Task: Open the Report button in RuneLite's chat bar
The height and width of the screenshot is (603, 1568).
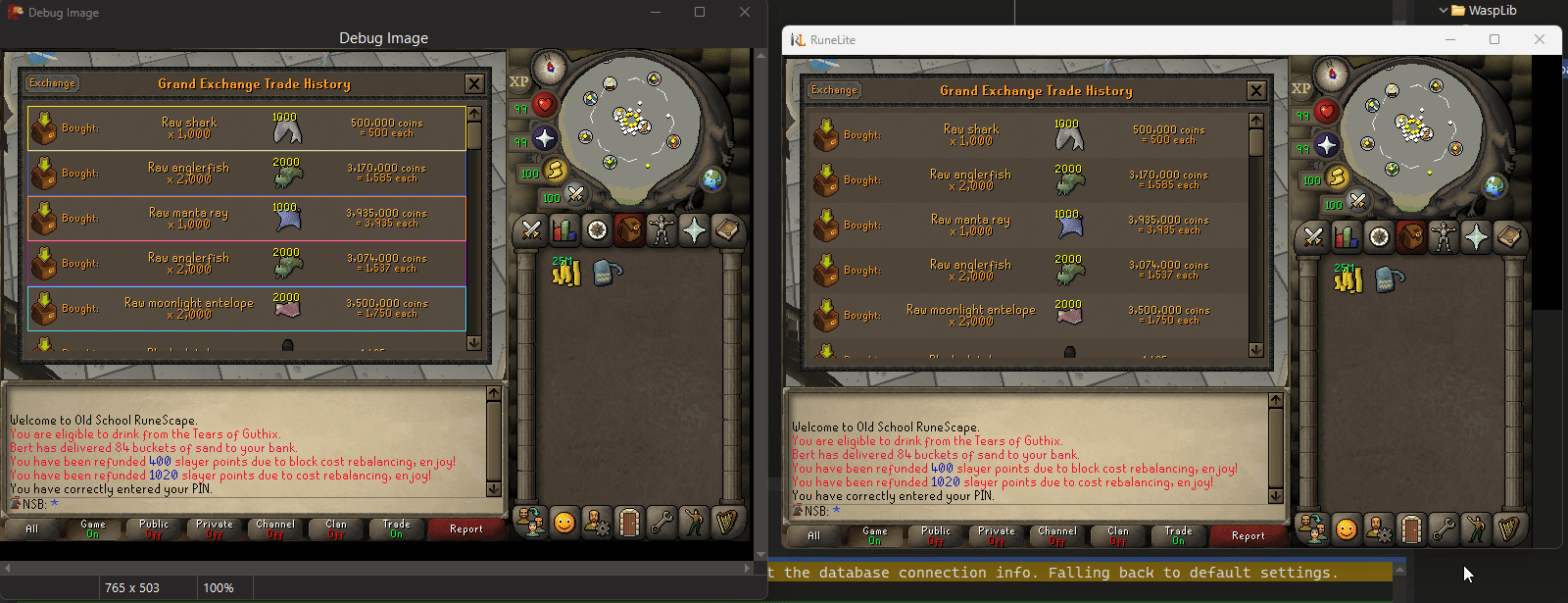Action: [x=1248, y=535]
